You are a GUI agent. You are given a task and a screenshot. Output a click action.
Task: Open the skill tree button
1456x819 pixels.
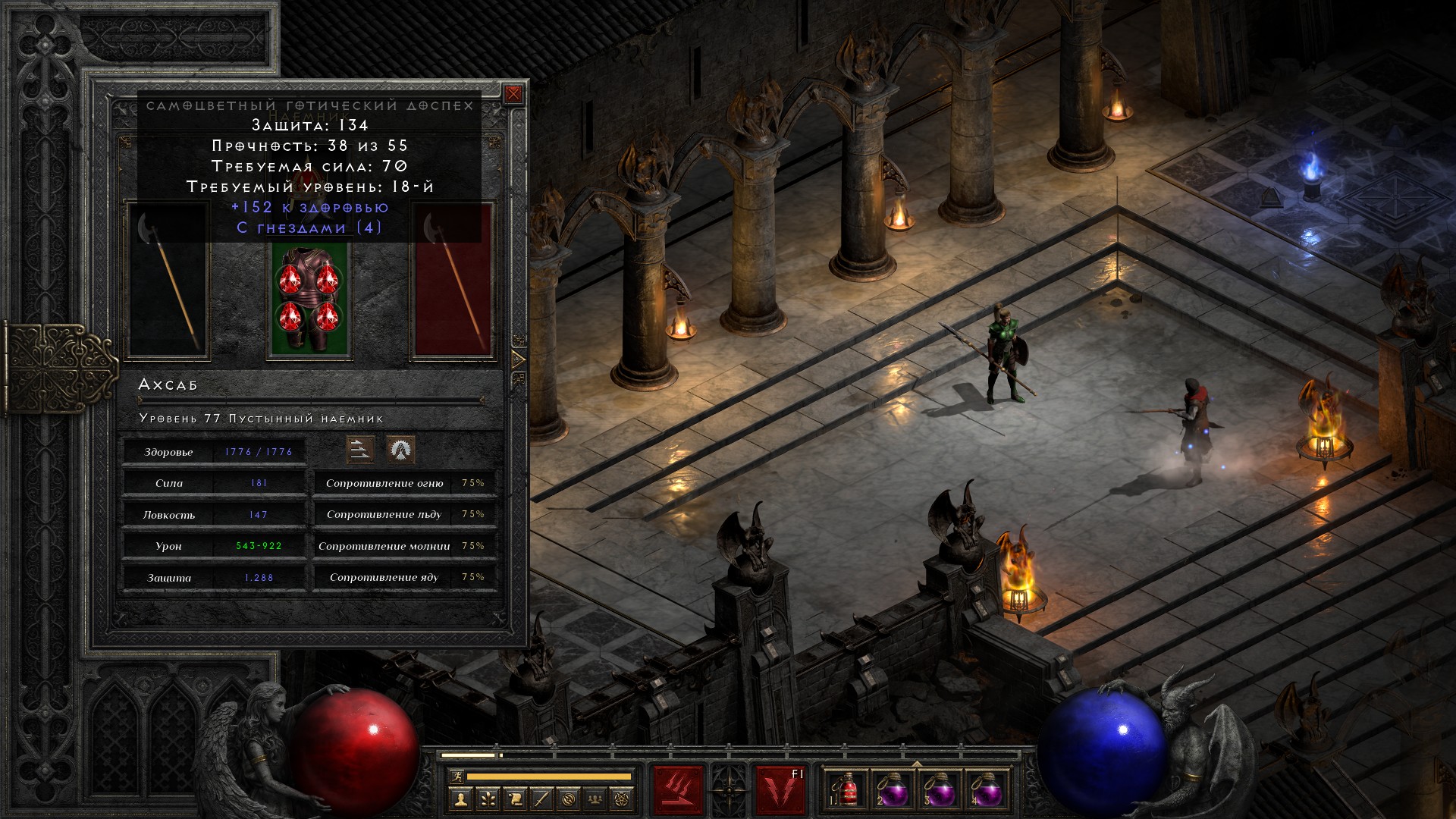tap(488, 799)
